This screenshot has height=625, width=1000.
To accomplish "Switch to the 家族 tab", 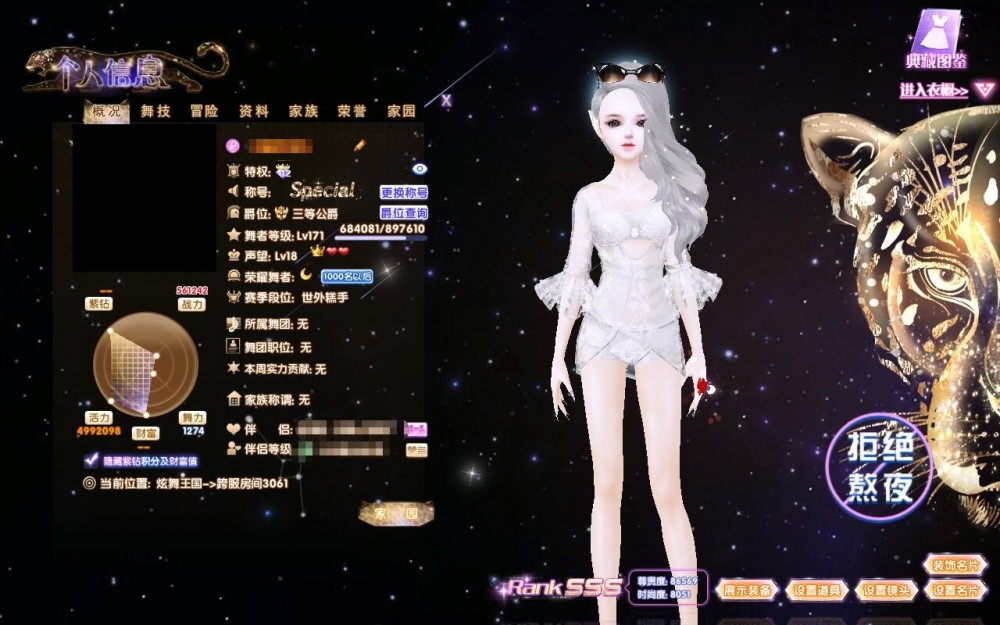I will (x=303, y=111).
